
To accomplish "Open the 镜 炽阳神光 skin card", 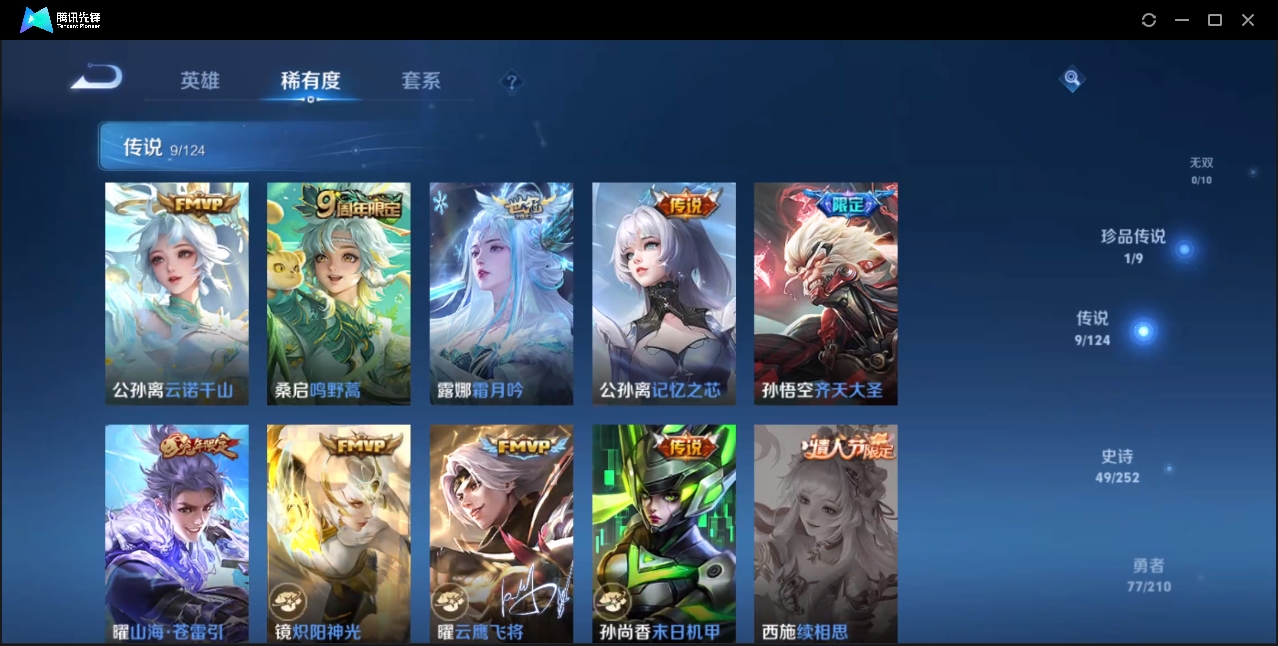I will [x=338, y=533].
